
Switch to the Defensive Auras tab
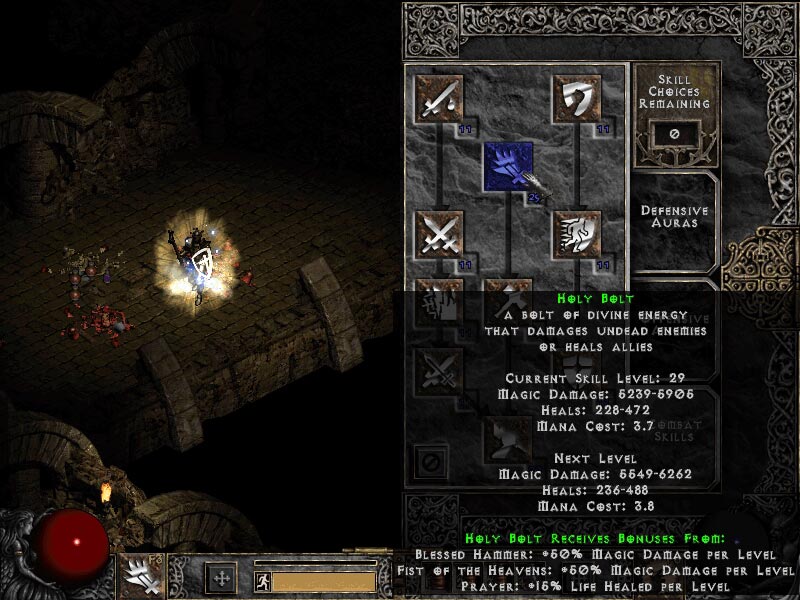[675, 217]
